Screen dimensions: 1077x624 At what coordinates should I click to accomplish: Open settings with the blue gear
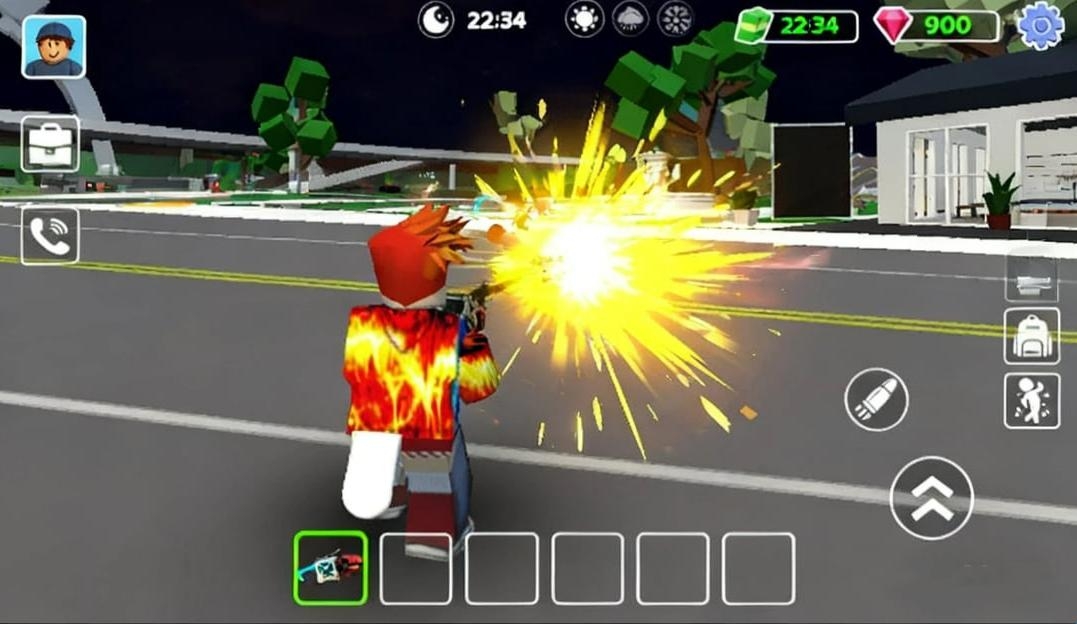tap(1040, 25)
